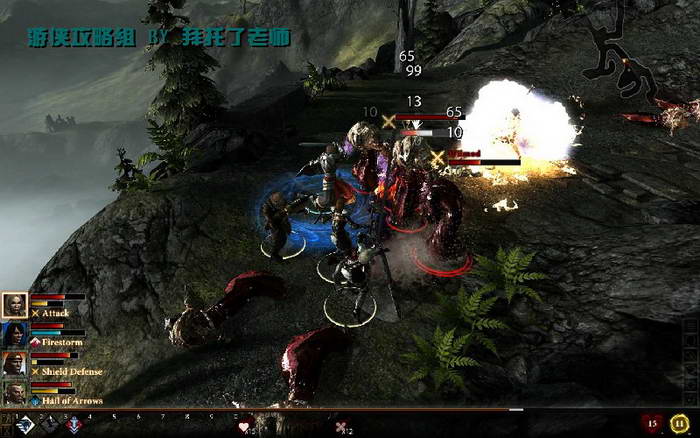Select the mage portrait casting Firestorm
Viewport: 700px width, 438px height.
point(15,335)
